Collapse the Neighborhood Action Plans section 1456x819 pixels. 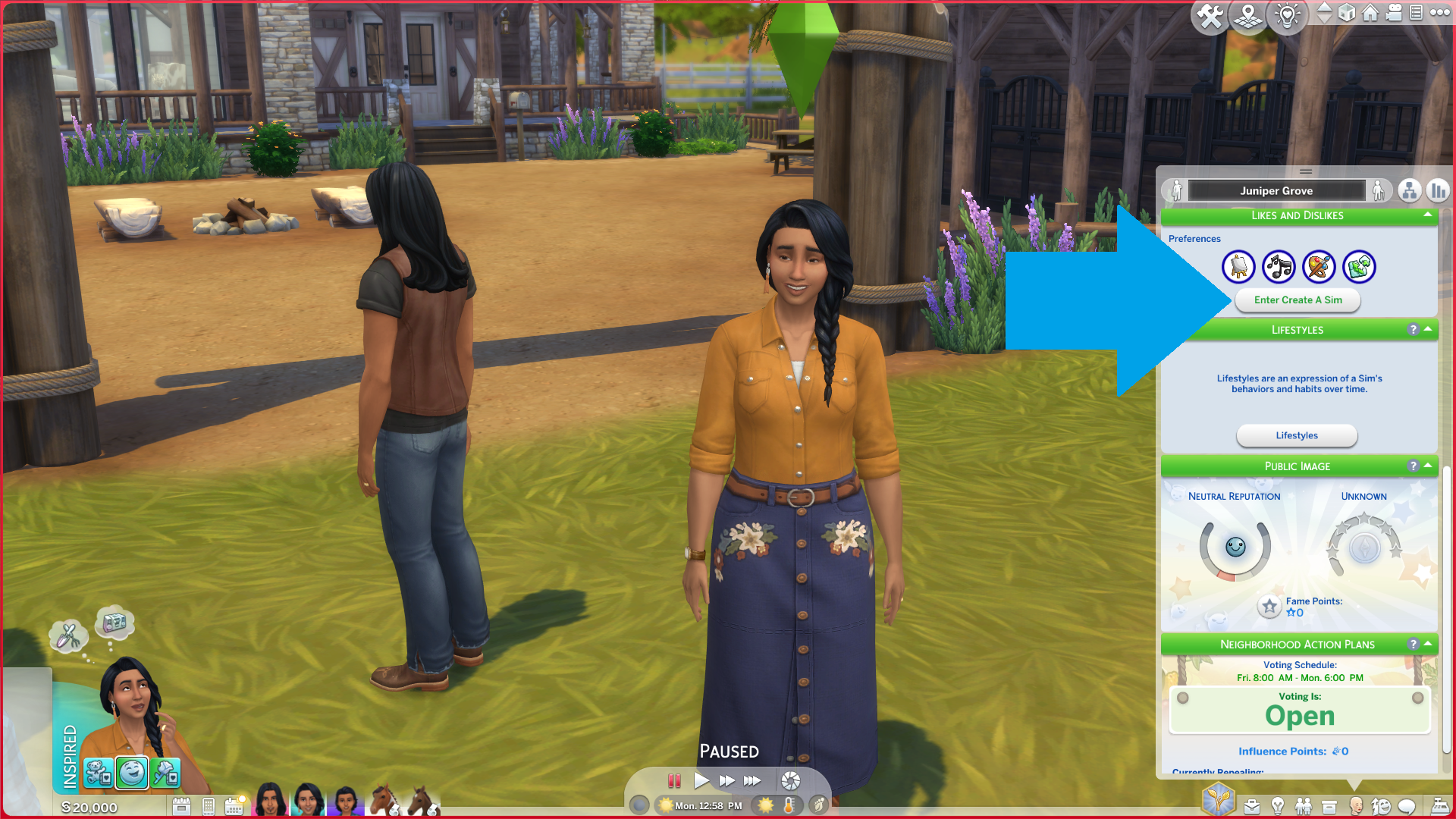1426,644
